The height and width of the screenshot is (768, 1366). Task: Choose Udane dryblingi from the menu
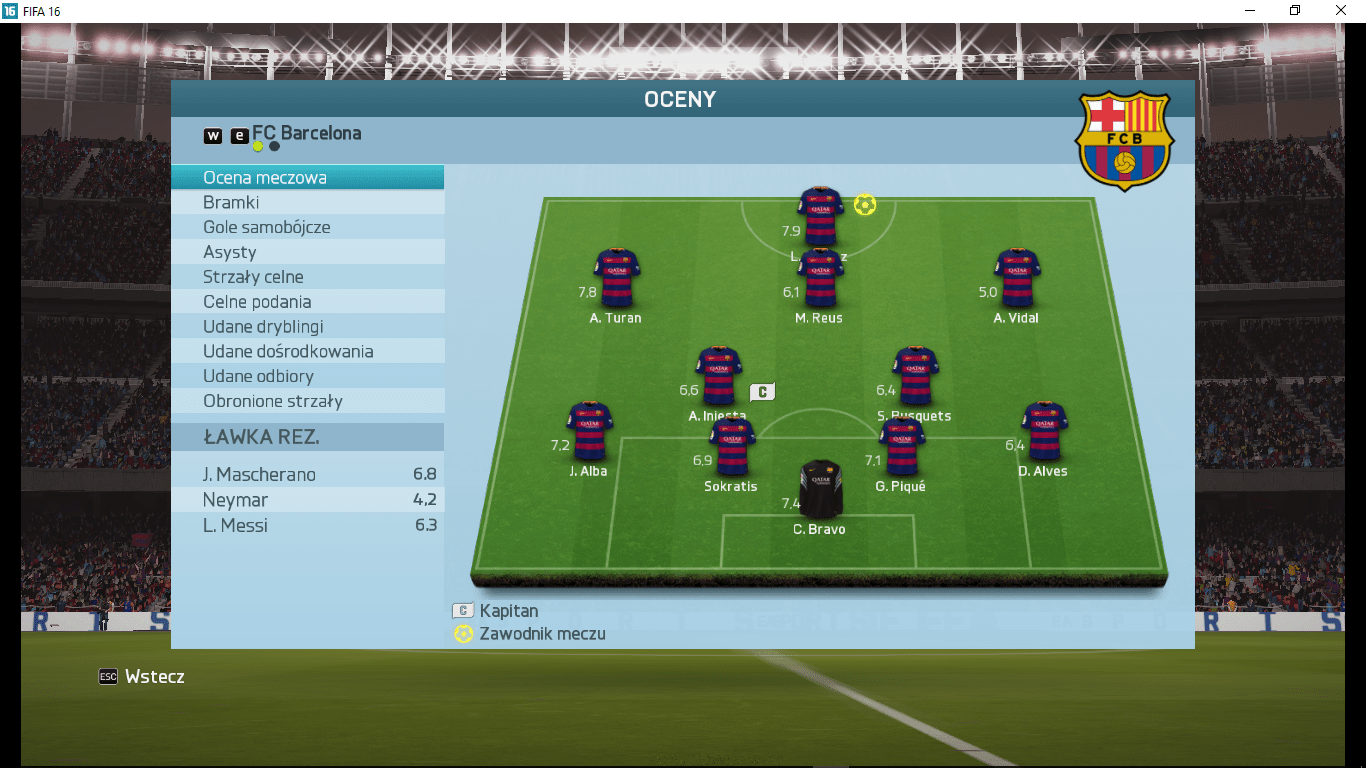click(x=307, y=327)
